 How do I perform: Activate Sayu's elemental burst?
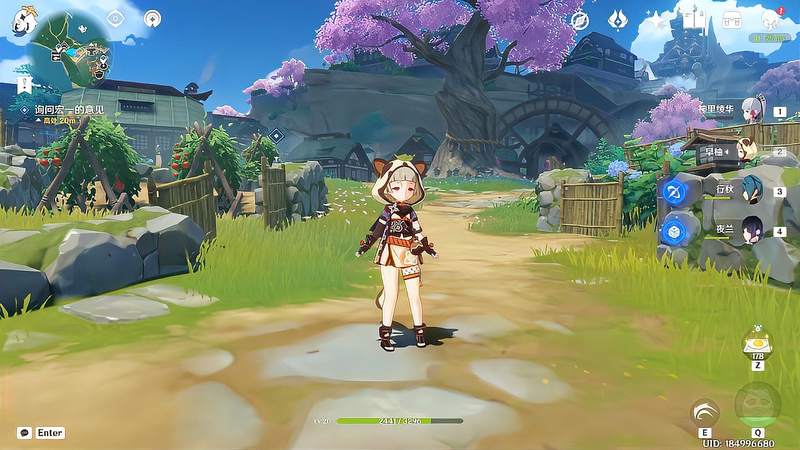tap(757, 404)
